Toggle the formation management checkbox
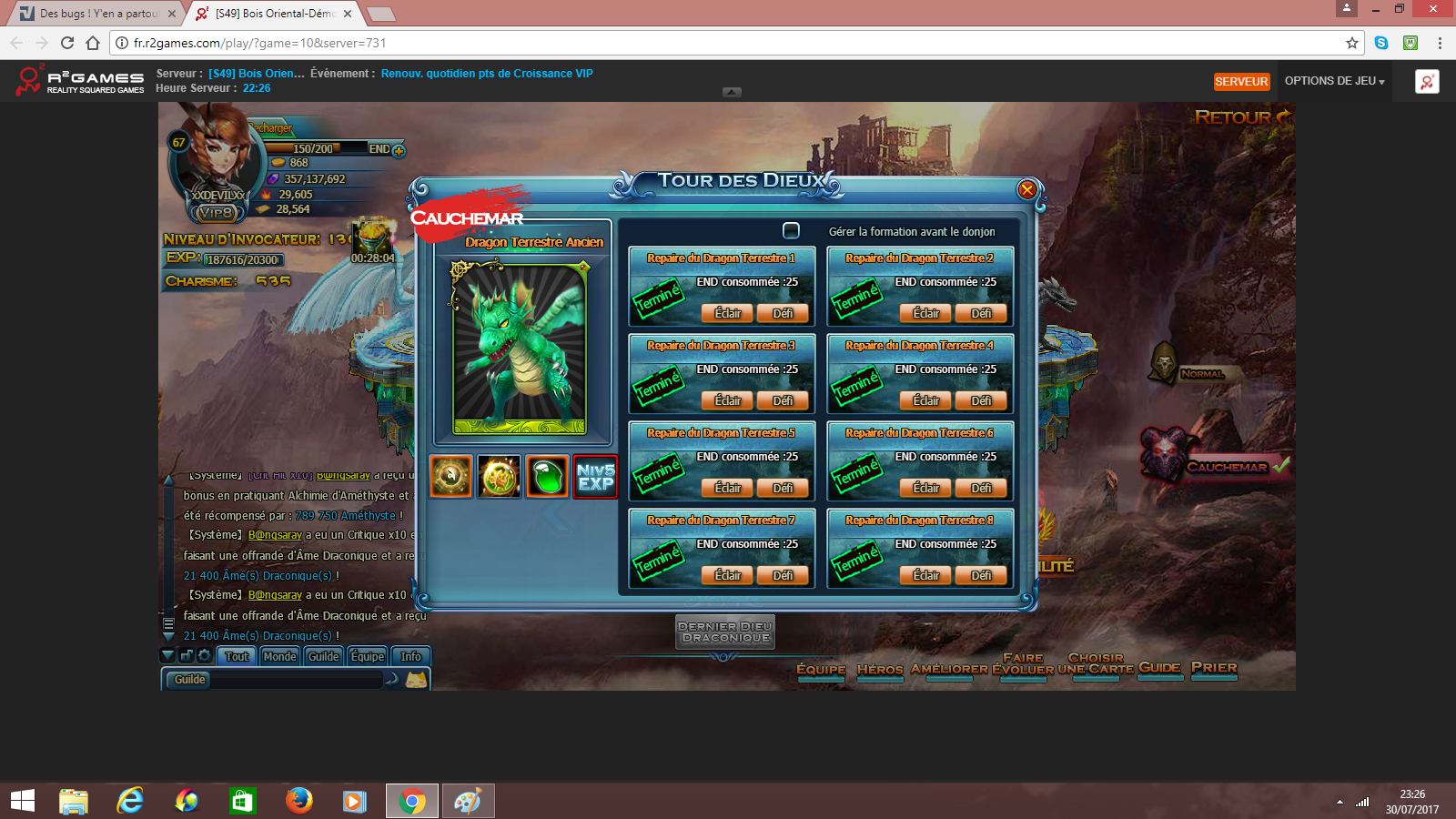Viewport: 1456px width, 819px height. (x=792, y=231)
